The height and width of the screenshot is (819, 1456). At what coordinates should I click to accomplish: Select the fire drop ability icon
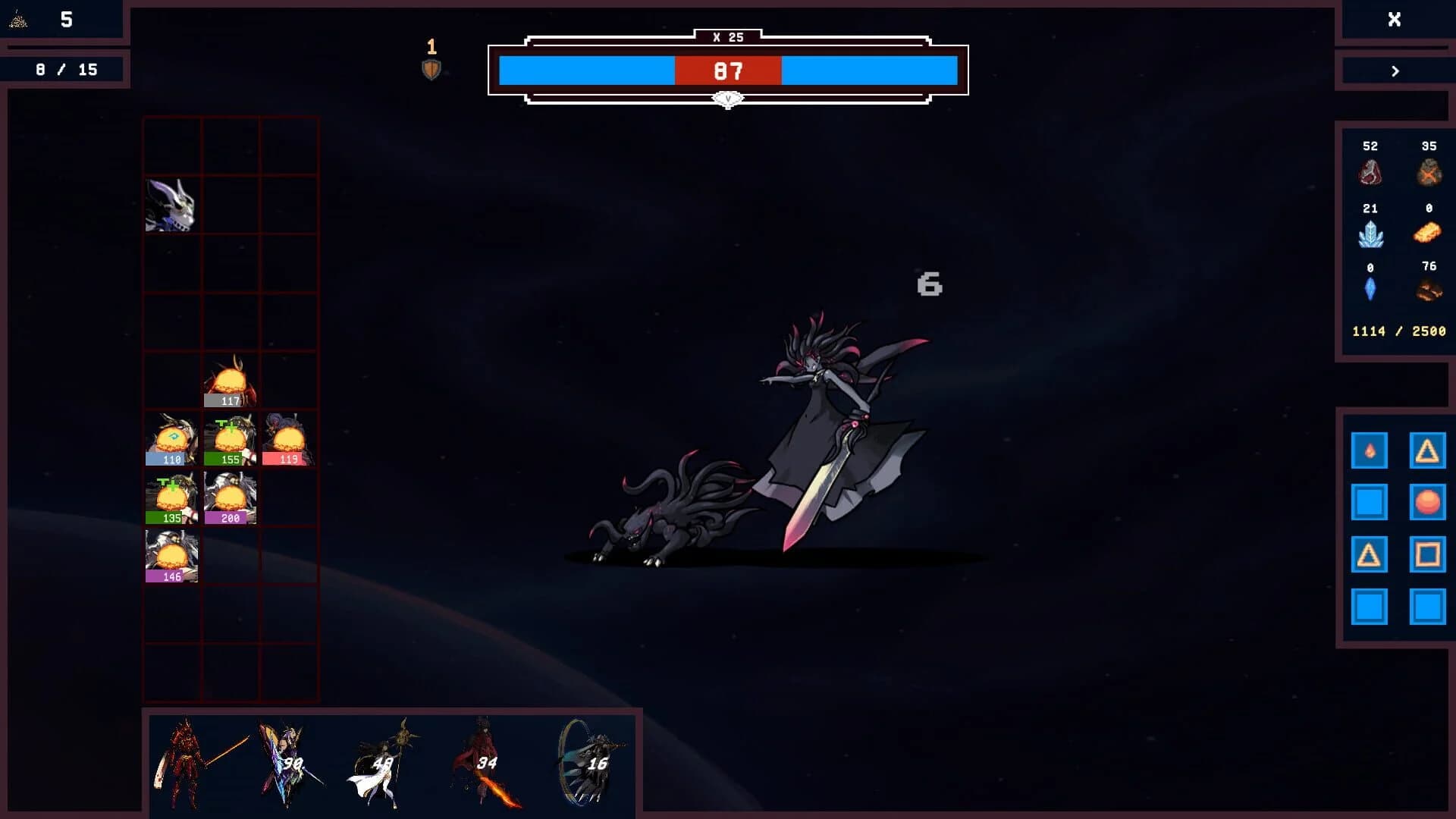1370,450
